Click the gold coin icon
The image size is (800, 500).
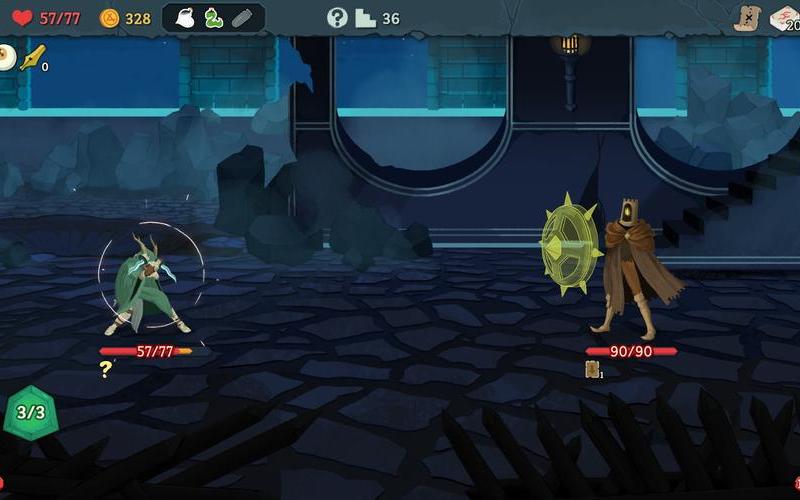[x=109, y=18]
